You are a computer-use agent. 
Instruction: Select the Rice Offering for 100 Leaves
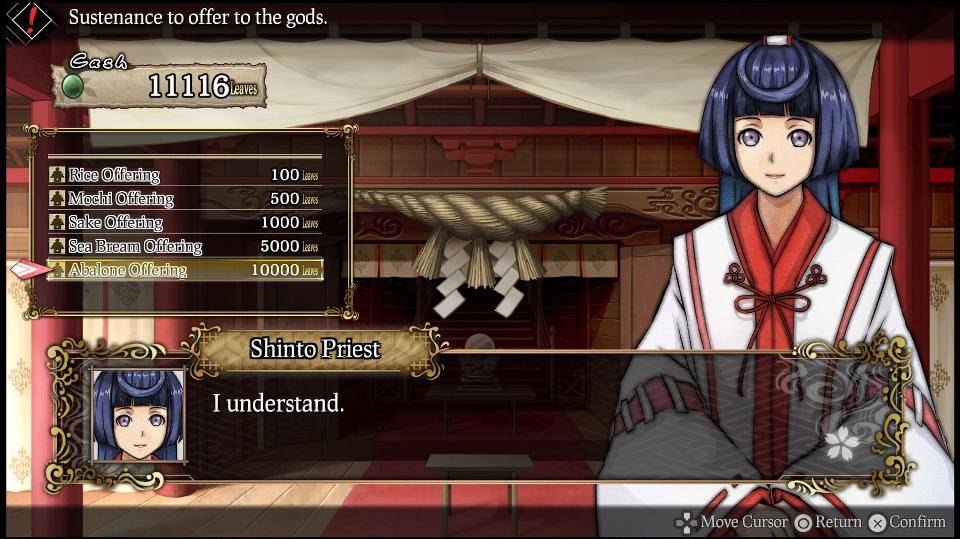pos(185,175)
